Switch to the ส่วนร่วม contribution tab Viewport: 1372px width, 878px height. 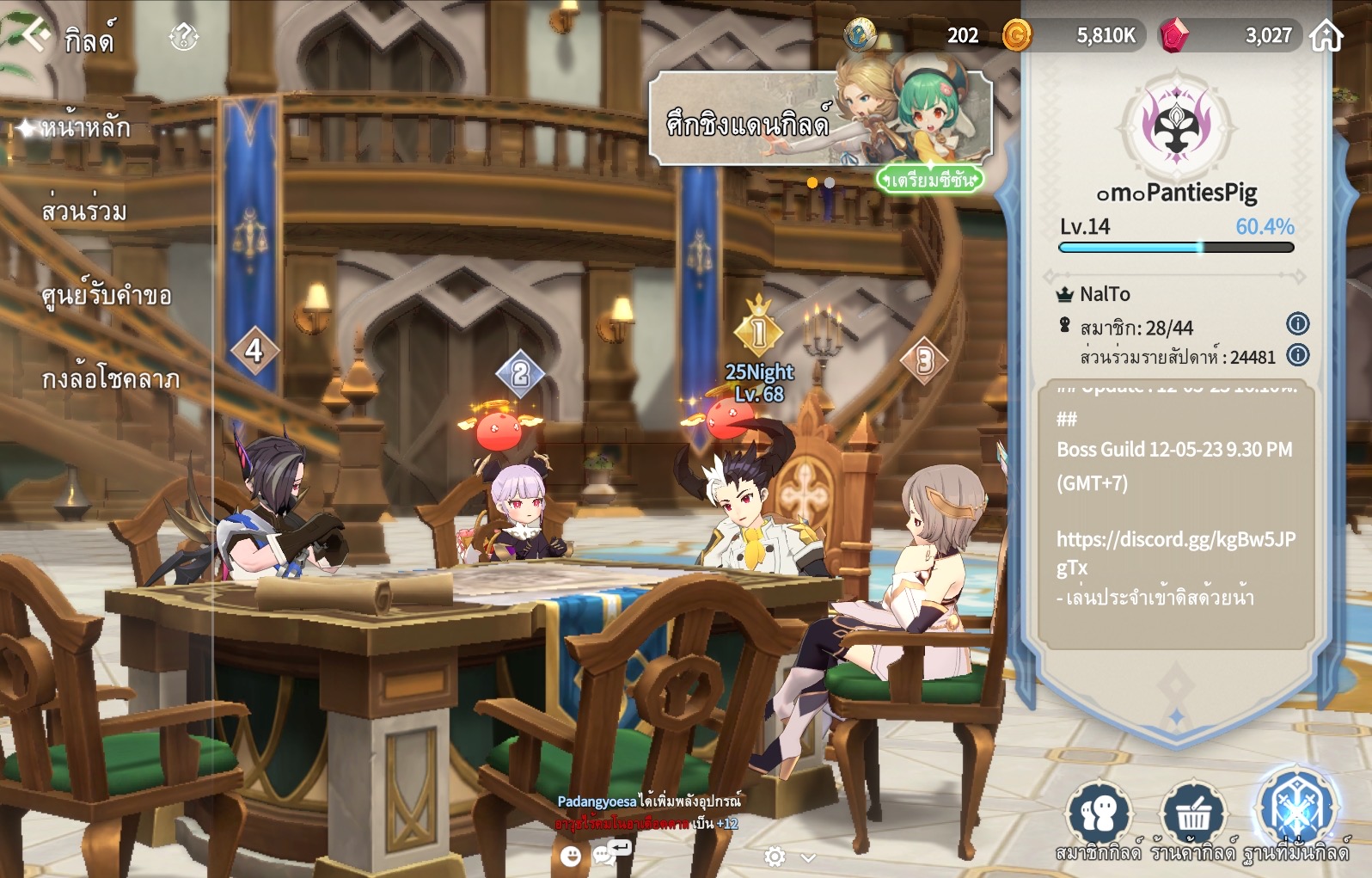click(x=84, y=212)
